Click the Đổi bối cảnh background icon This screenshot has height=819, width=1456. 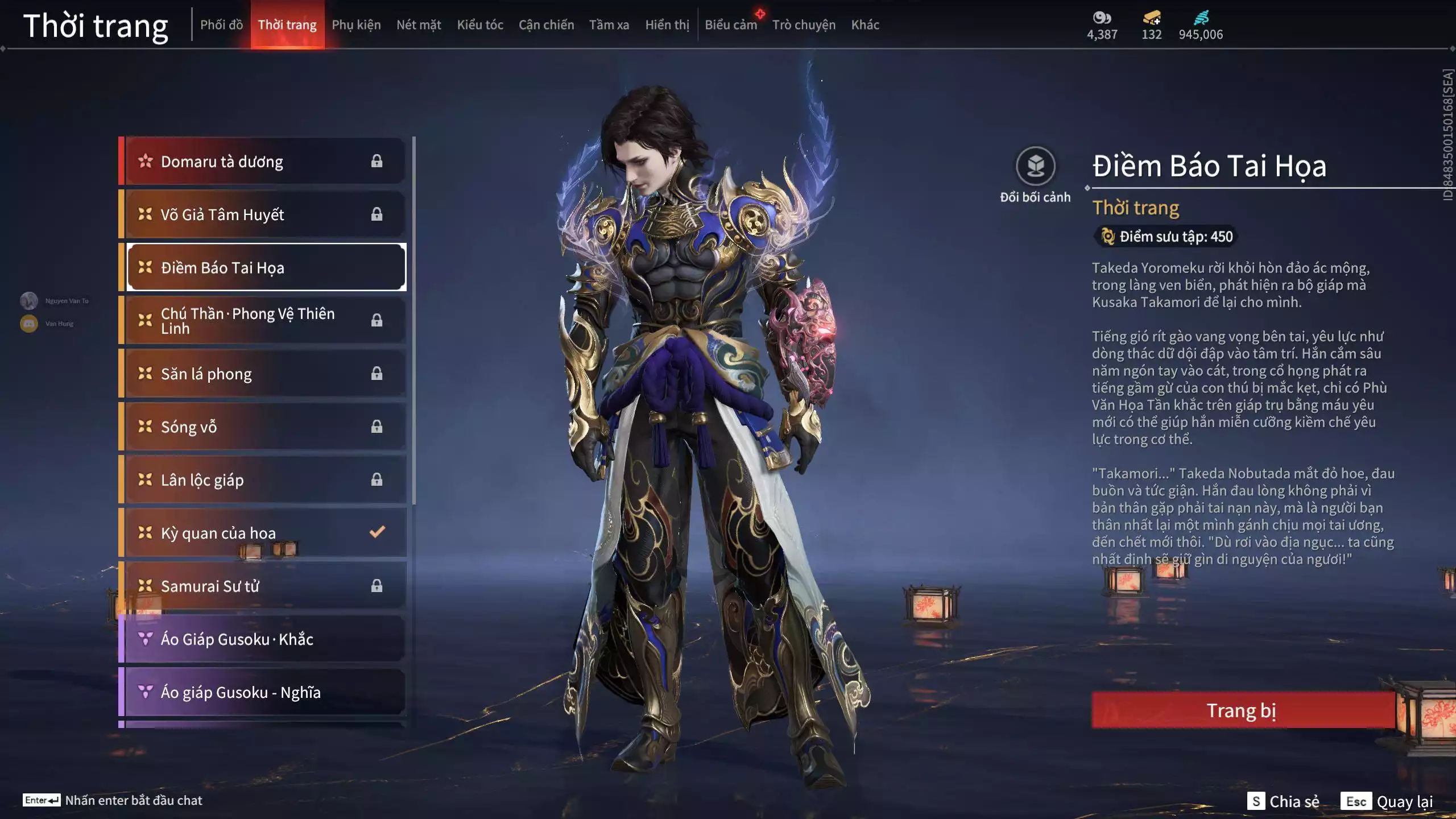pyautogui.click(x=1035, y=167)
